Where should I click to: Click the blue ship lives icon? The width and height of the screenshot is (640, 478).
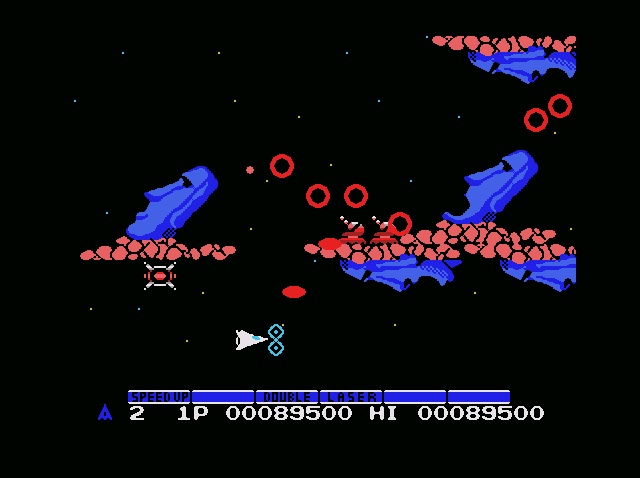(105, 412)
